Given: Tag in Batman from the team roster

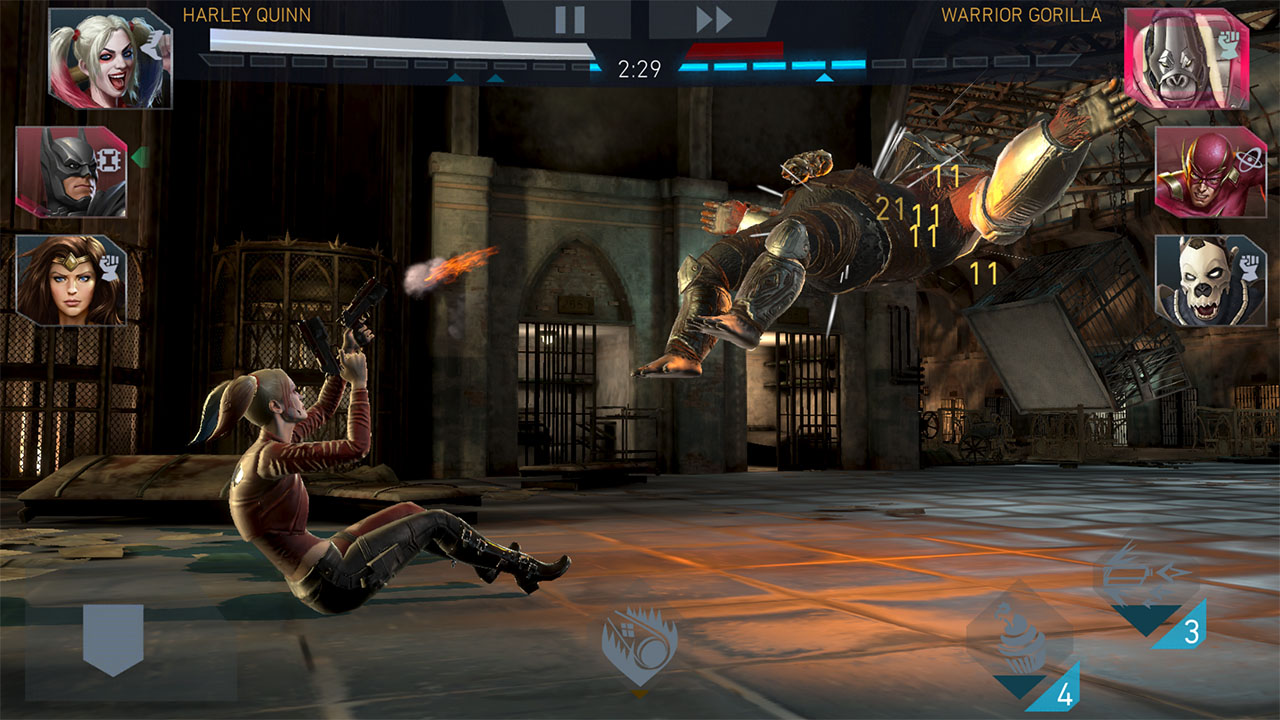Looking at the screenshot, I should [71, 172].
